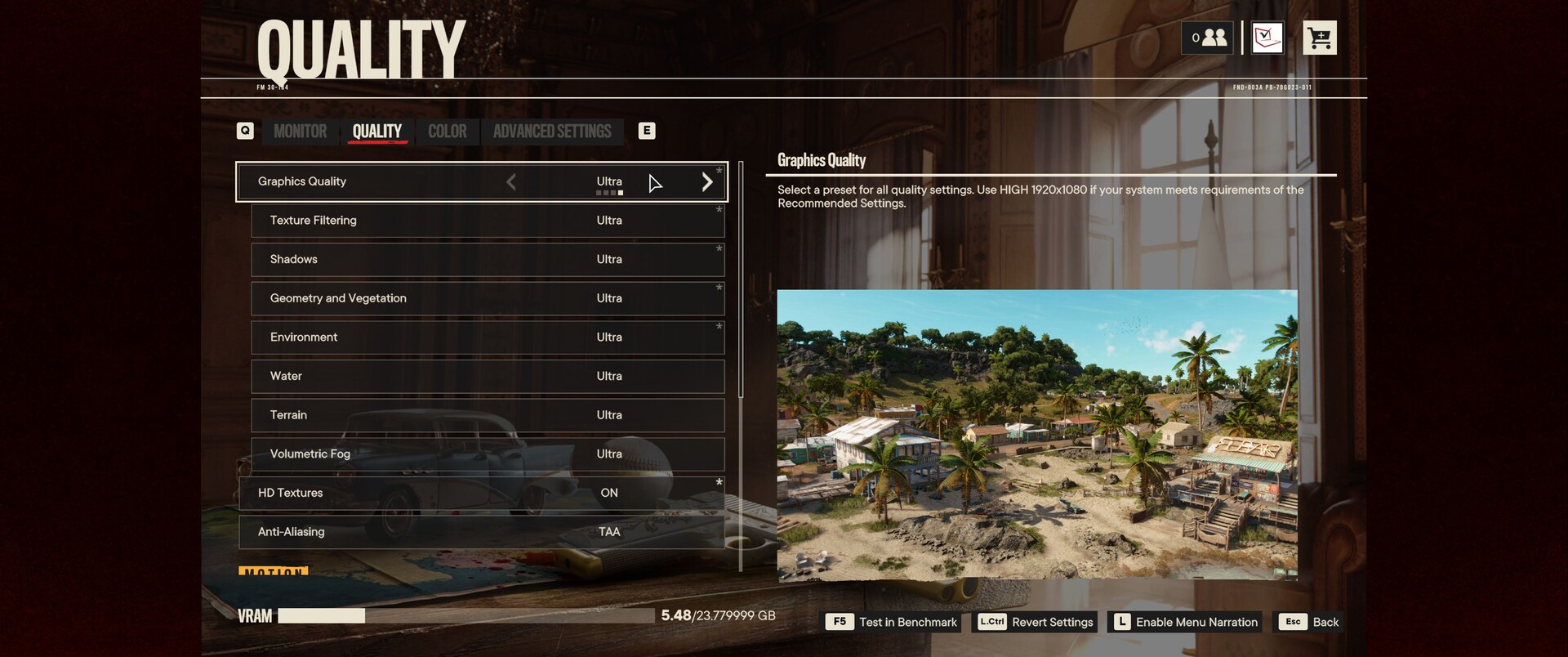
Task: Open the Color tab
Action: 447,132
